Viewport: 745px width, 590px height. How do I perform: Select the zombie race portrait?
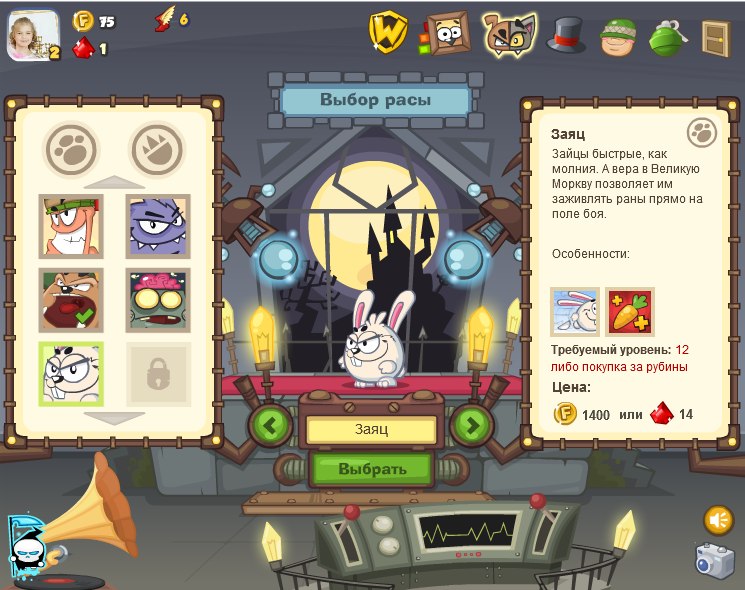tap(158, 299)
